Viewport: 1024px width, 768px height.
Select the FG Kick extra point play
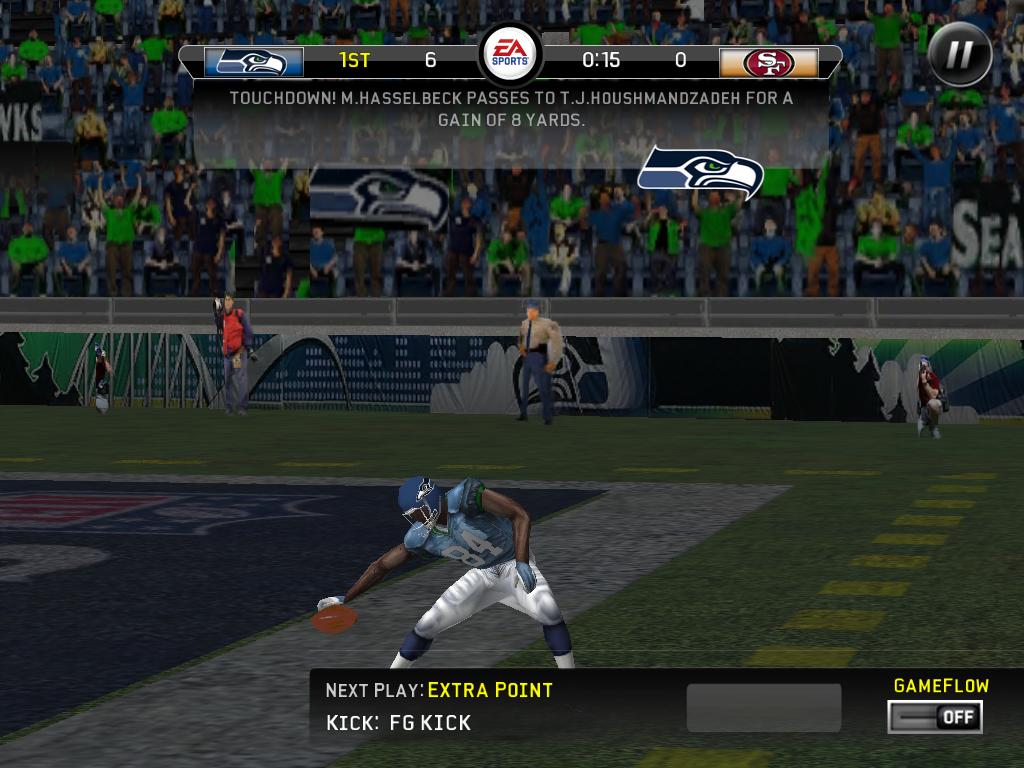coord(429,722)
